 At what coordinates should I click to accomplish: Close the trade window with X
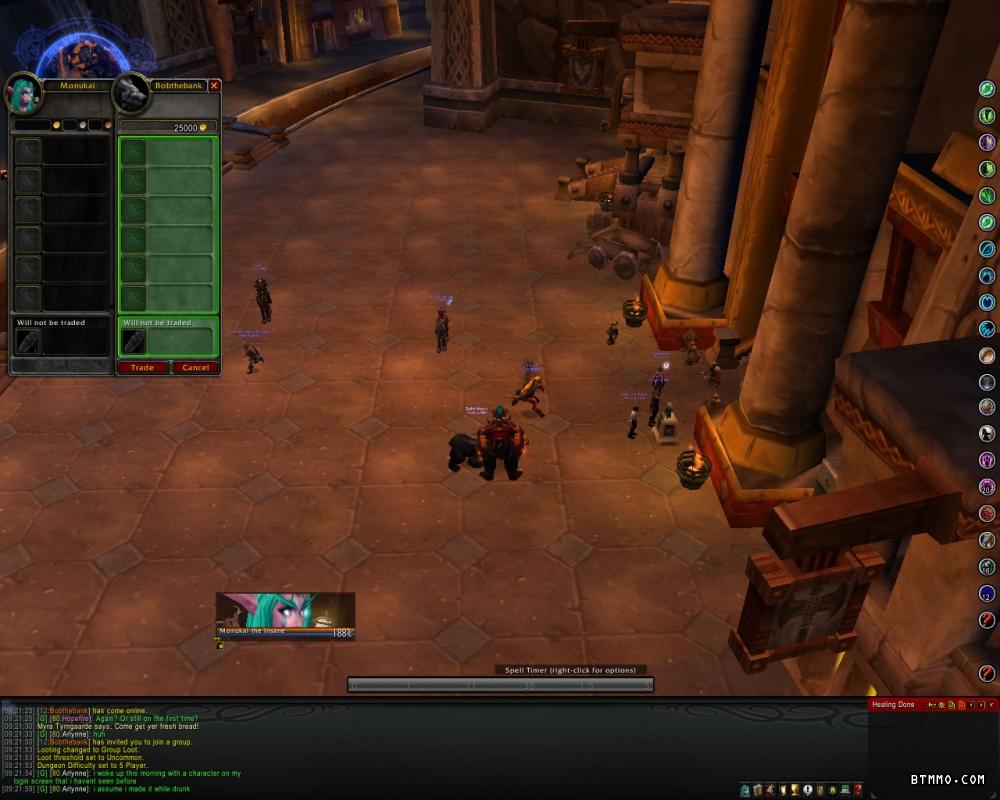point(214,86)
